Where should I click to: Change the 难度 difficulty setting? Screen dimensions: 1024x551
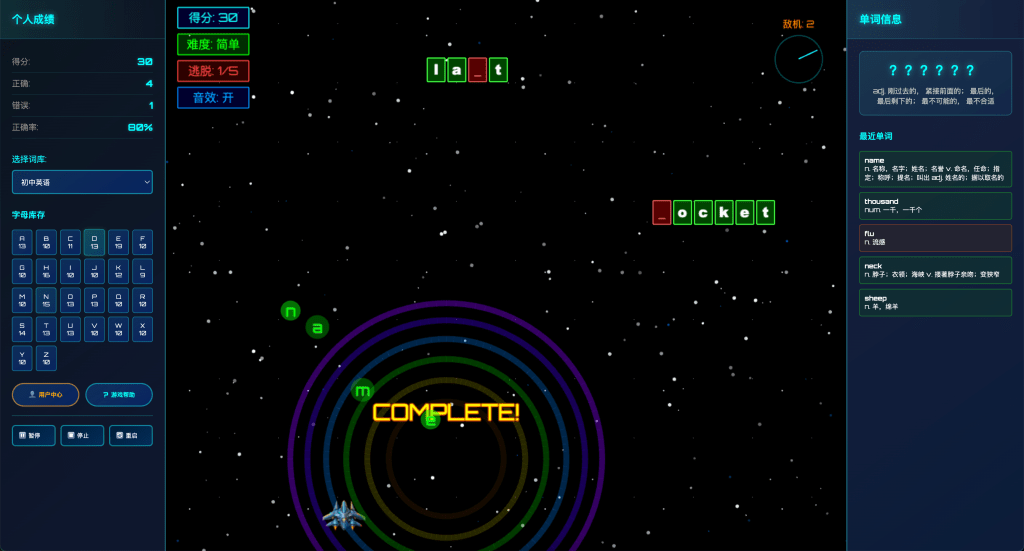tap(213, 44)
